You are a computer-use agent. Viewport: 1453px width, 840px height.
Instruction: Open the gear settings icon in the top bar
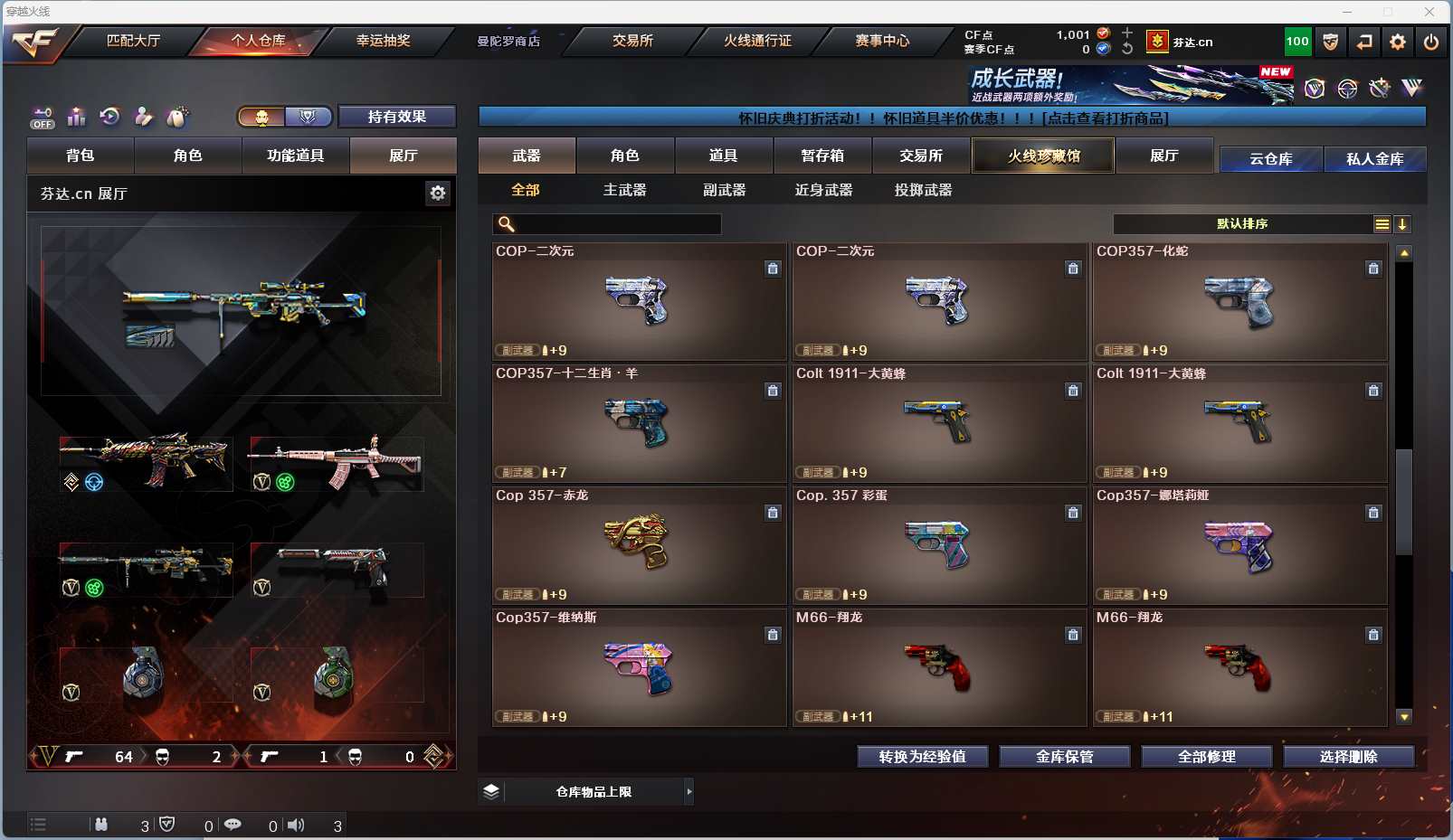(1398, 42)
